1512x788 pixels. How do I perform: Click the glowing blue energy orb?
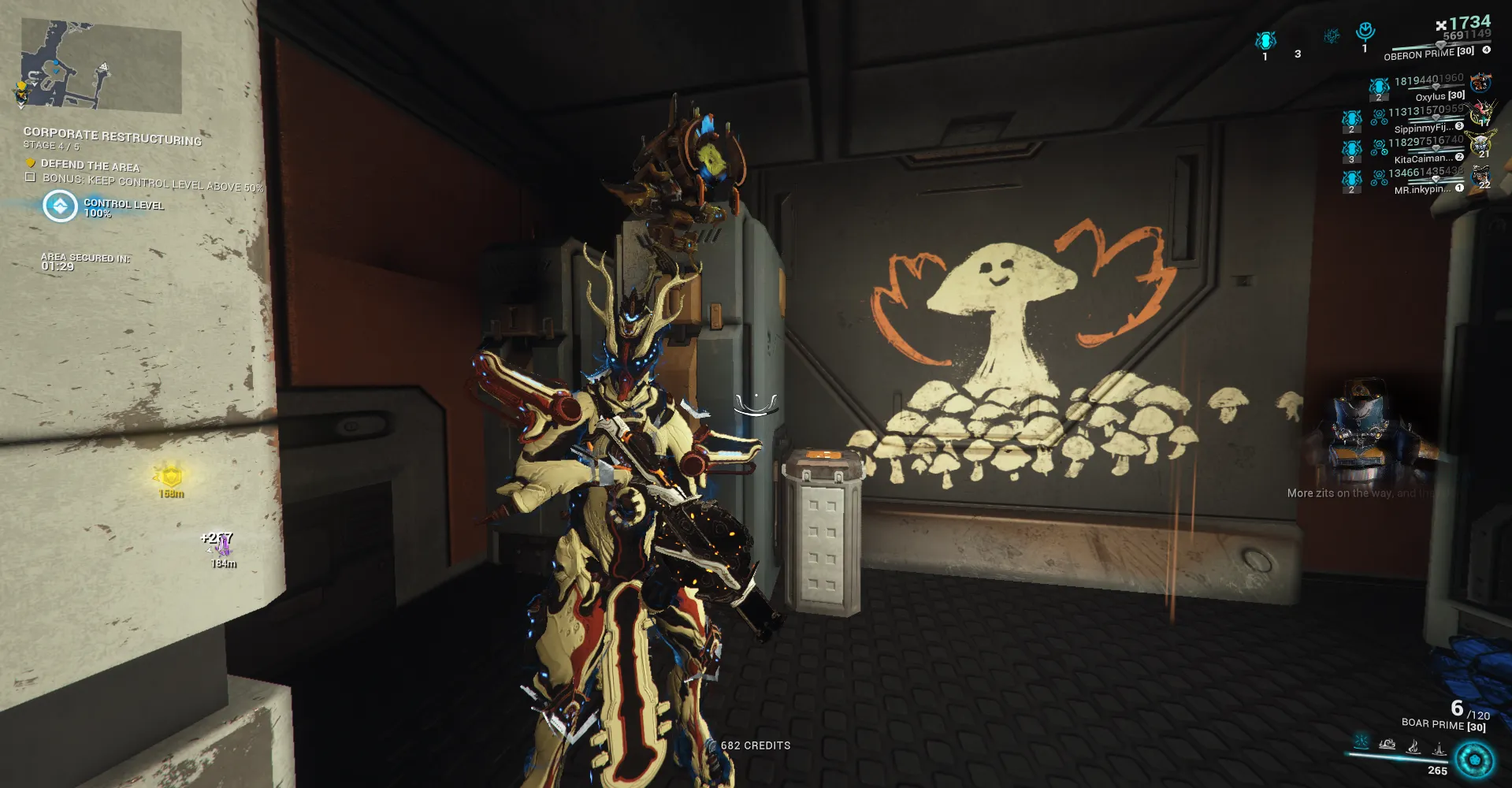1474,760
